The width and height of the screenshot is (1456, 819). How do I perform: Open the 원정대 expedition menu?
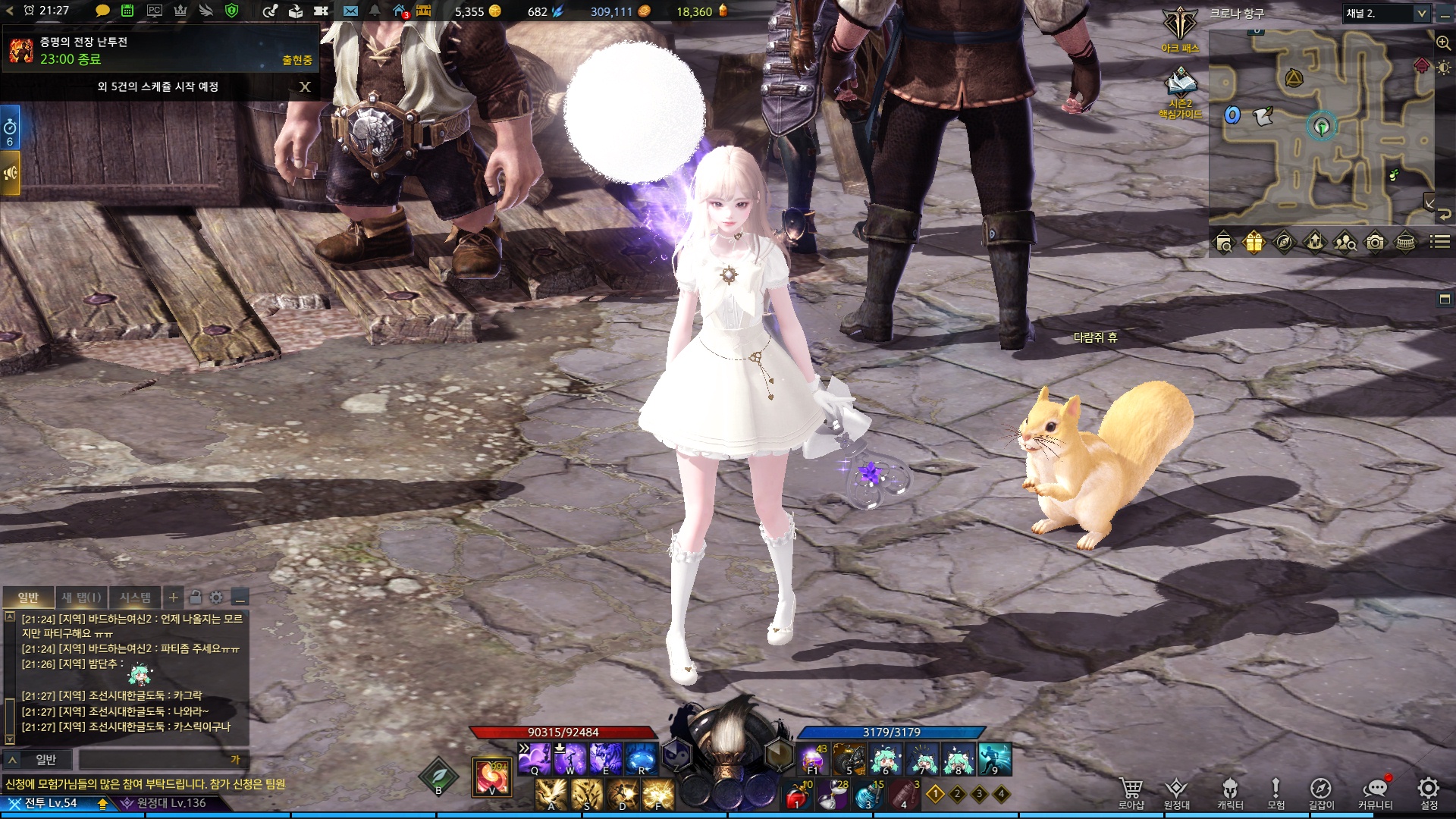pyautogui.click(x=1176, y=792)
